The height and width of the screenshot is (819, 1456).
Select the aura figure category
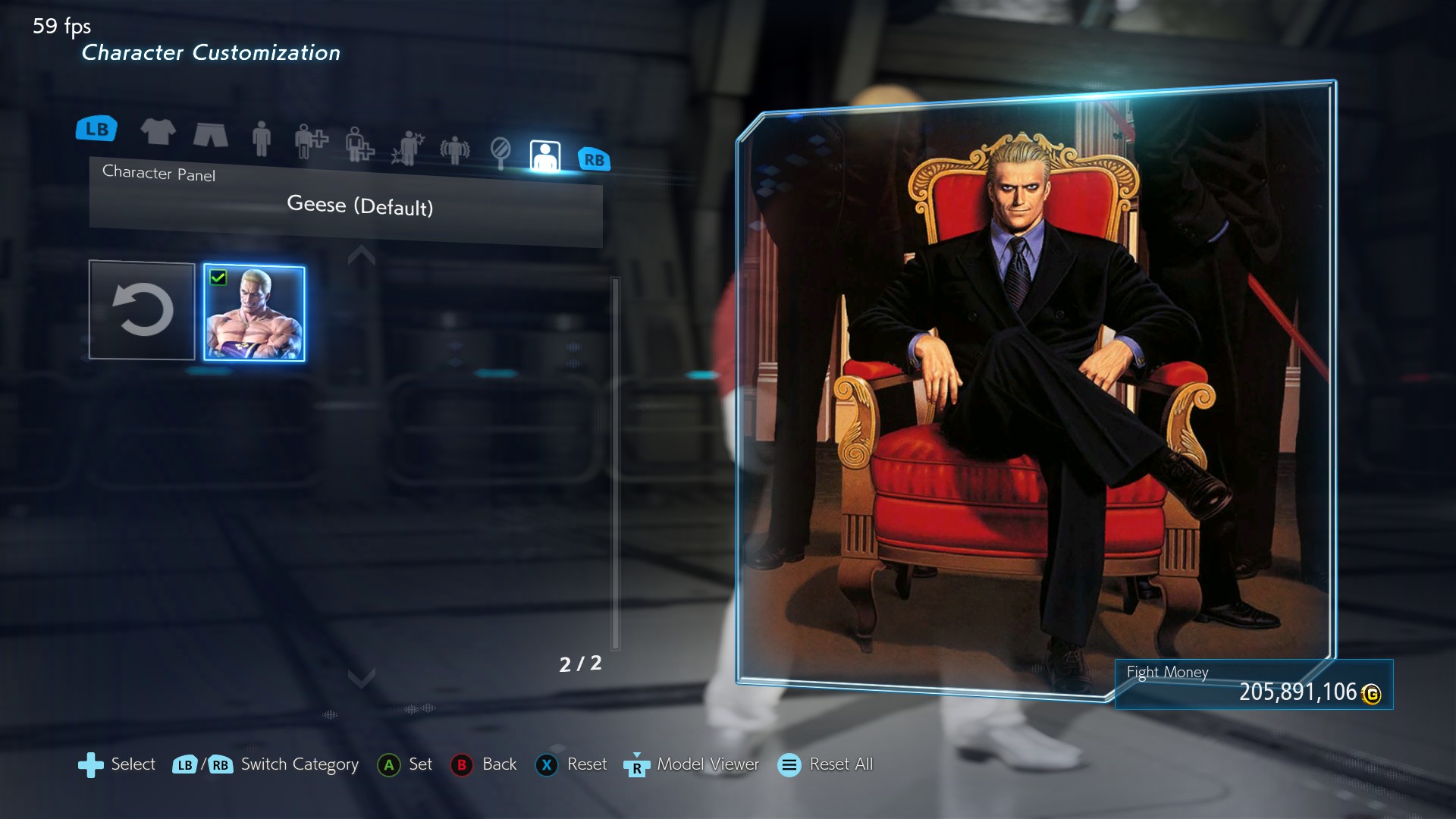(455, 150)
